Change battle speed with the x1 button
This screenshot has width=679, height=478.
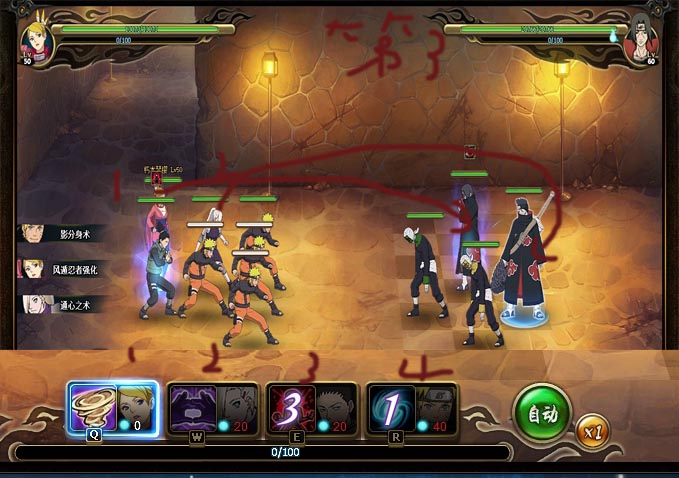[x=592, y=430]
